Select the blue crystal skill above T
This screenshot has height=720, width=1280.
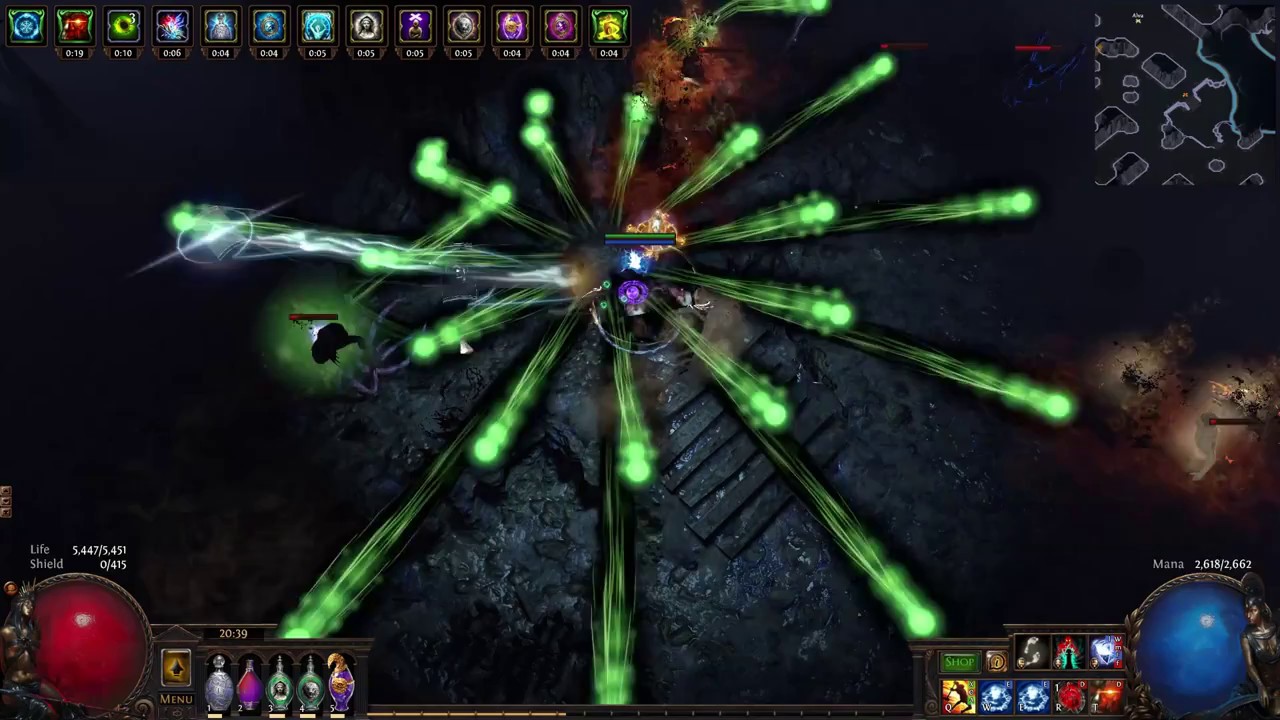pos(1106,653)
